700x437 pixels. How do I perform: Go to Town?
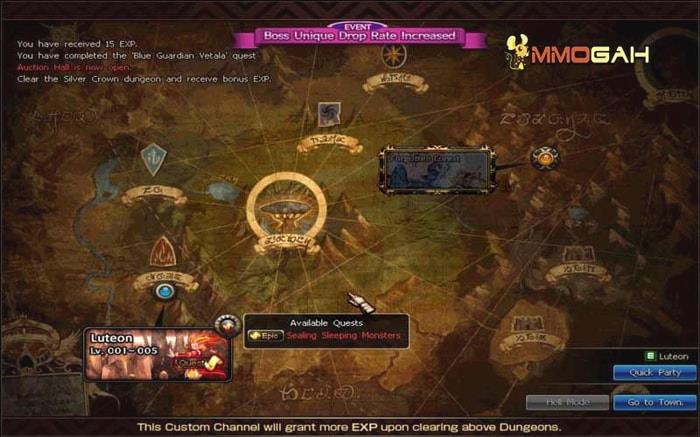tap(654, 402)
